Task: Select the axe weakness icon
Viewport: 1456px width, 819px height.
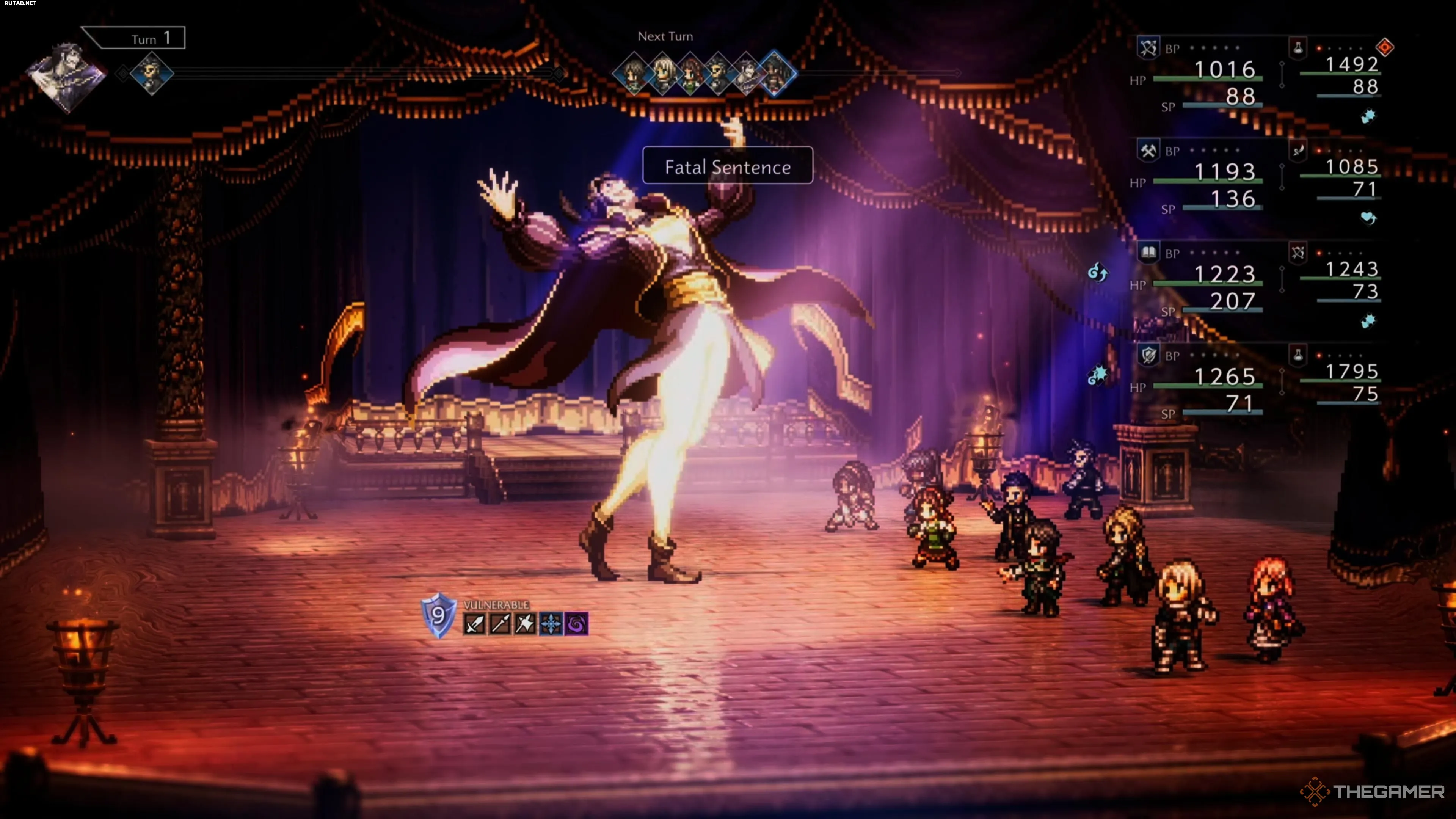Action: (526, 624)
